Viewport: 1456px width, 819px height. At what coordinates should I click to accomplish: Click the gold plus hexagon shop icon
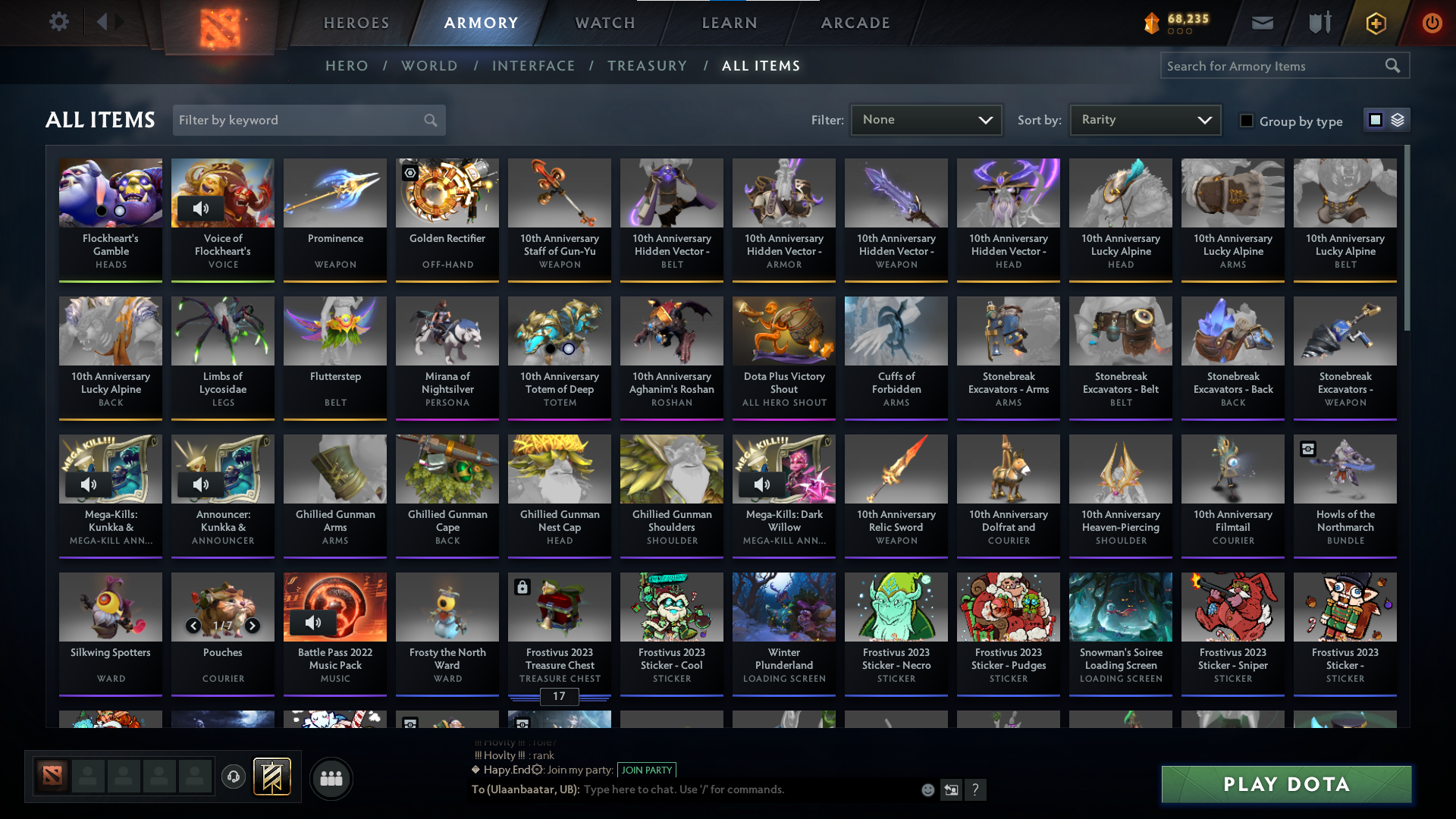pyautogui.click(x=1375, y=23)
